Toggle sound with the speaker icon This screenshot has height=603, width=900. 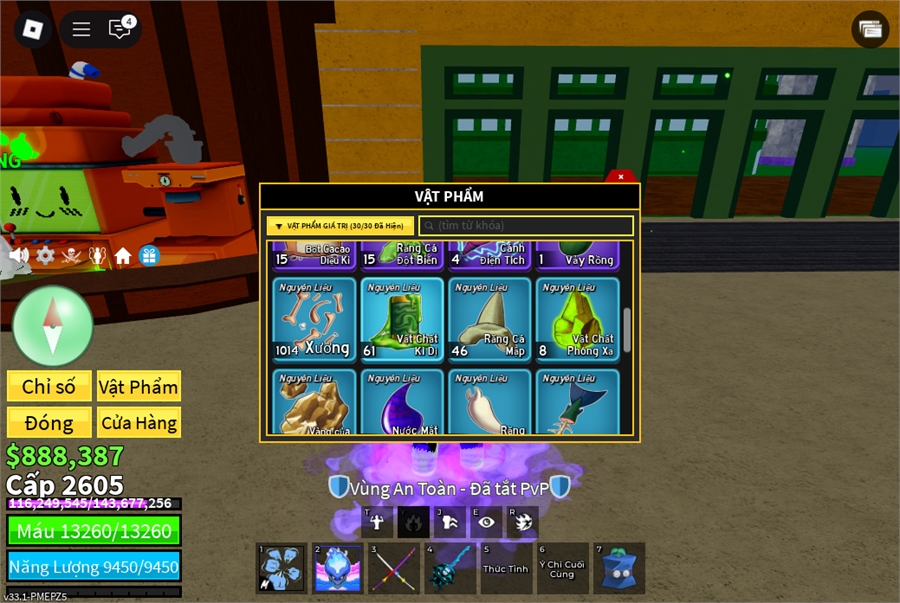click(x=19, y=256)
